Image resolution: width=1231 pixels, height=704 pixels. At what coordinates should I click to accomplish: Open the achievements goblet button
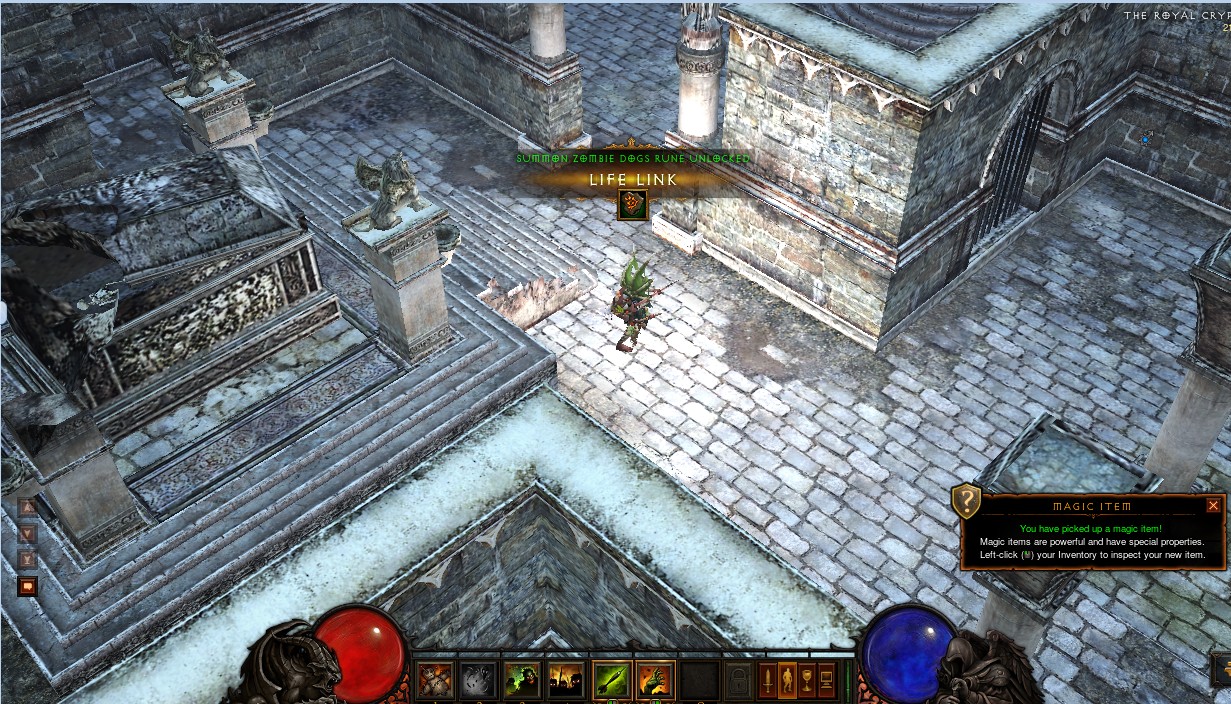pyautogui.click(x=807, y=680)
